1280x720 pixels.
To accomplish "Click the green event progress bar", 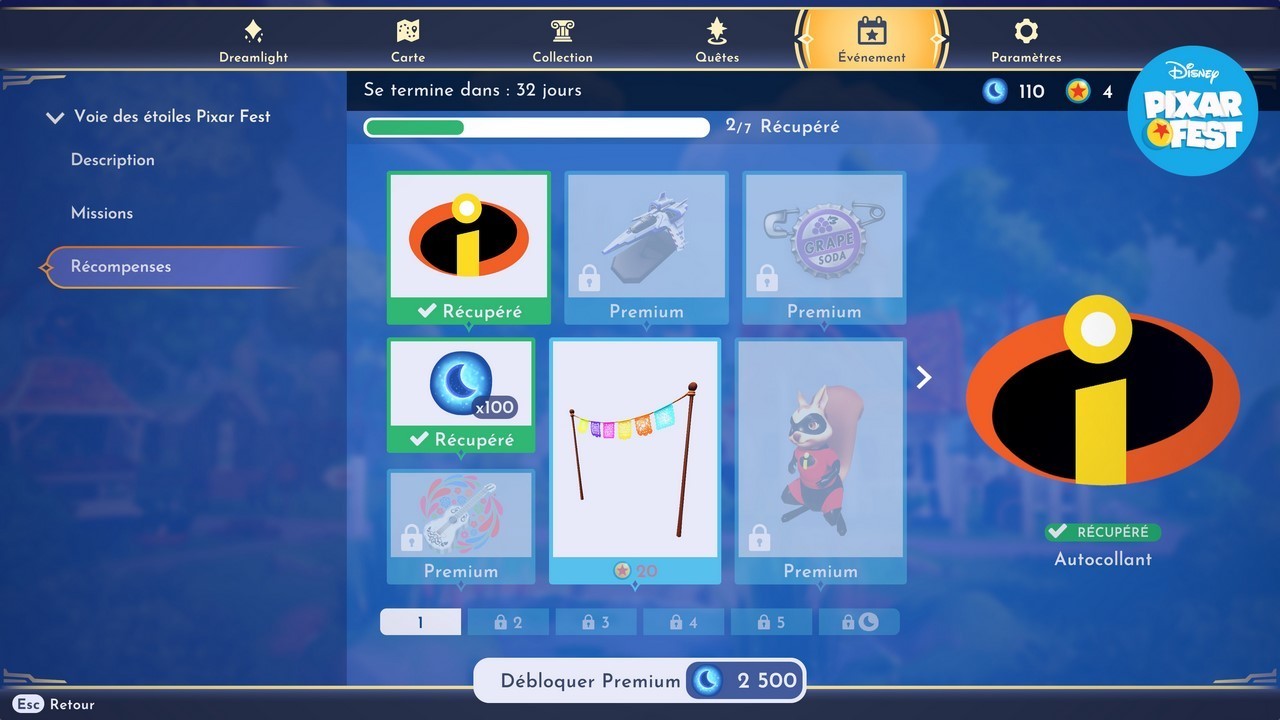I will coord(414,127).
